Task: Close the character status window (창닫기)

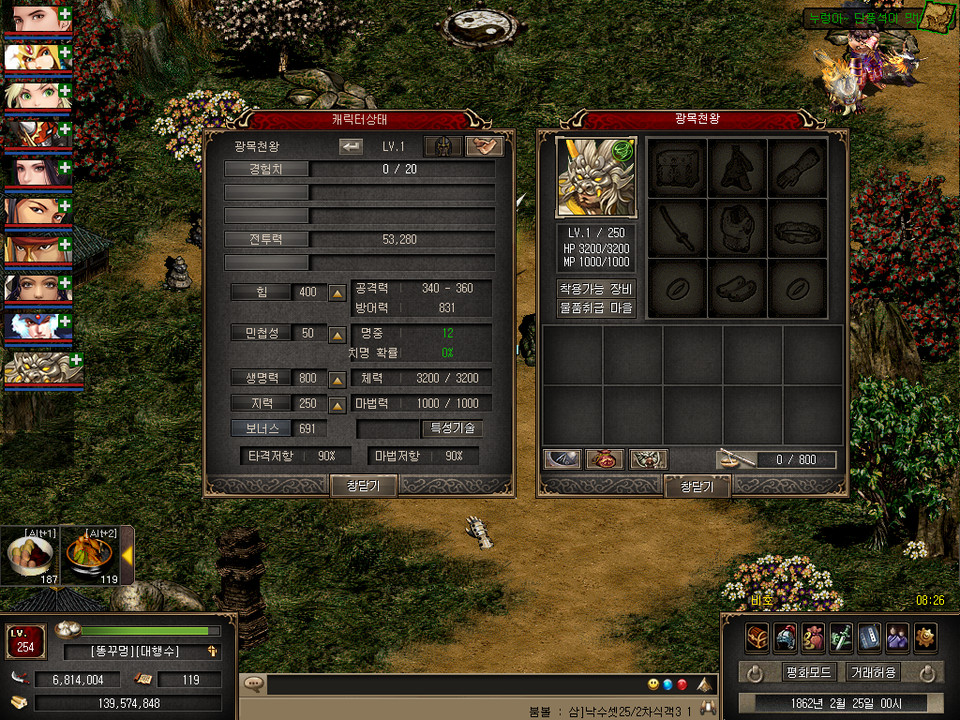Action: point(364,486)
